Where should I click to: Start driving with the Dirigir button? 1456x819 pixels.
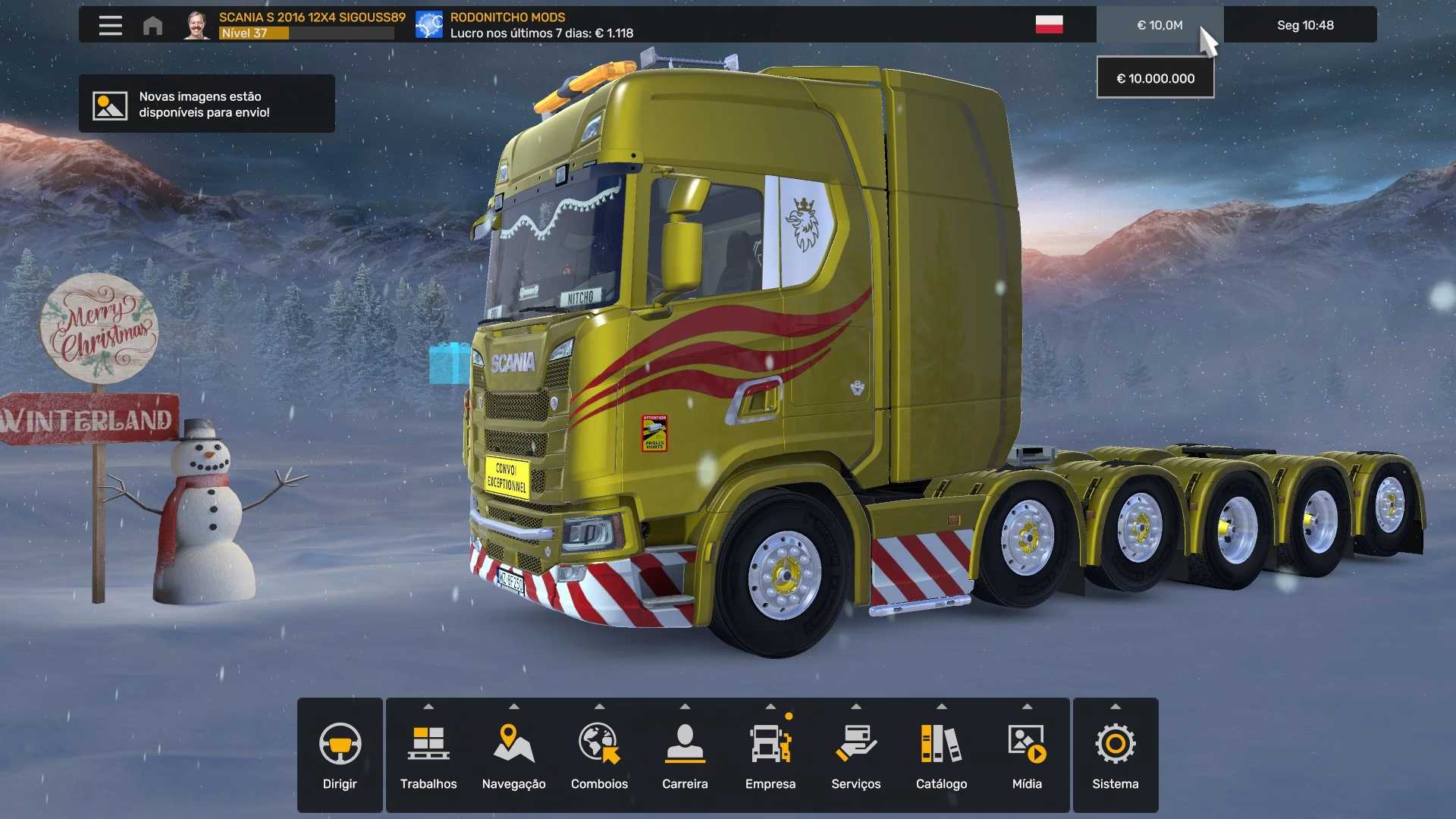340,755
